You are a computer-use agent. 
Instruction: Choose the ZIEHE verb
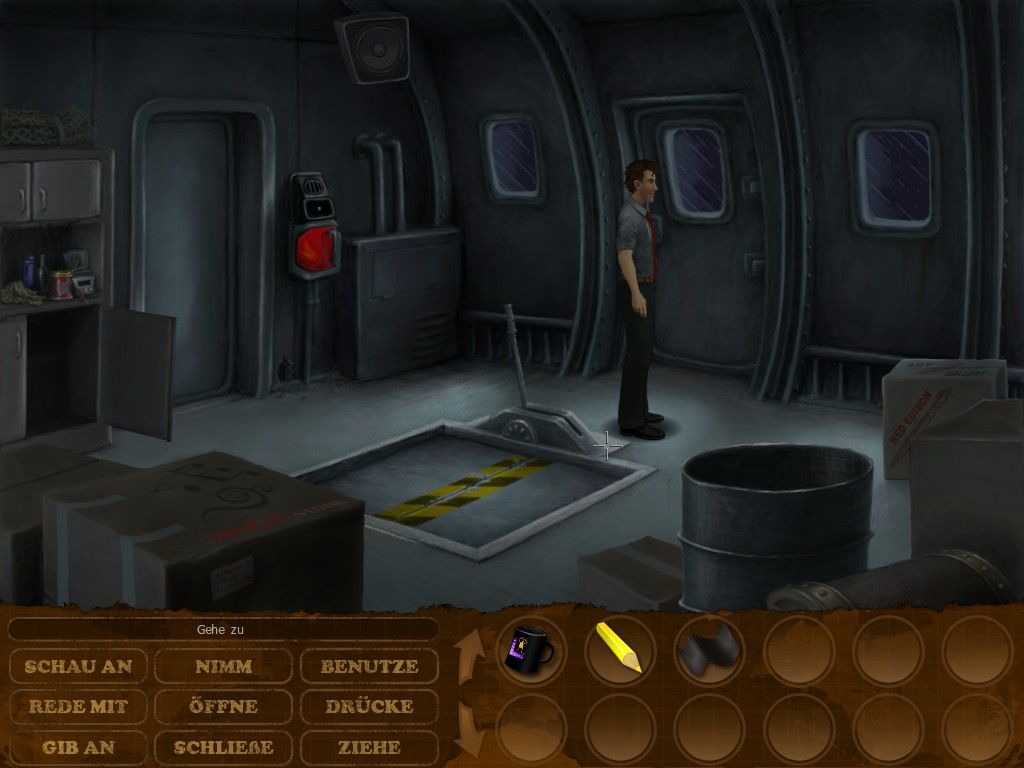tap(369, 746)
